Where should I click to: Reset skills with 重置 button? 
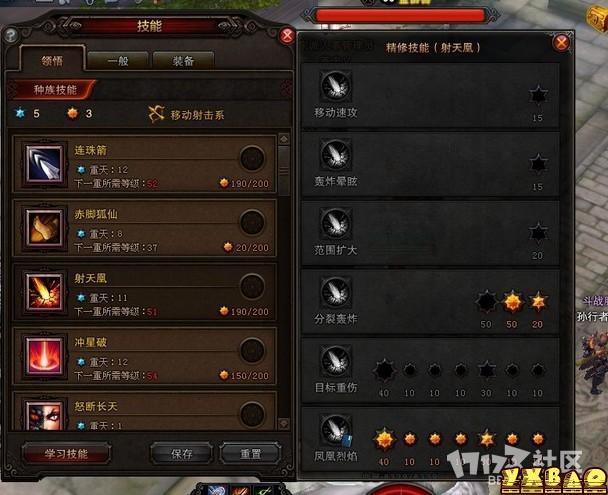point(250,453)
